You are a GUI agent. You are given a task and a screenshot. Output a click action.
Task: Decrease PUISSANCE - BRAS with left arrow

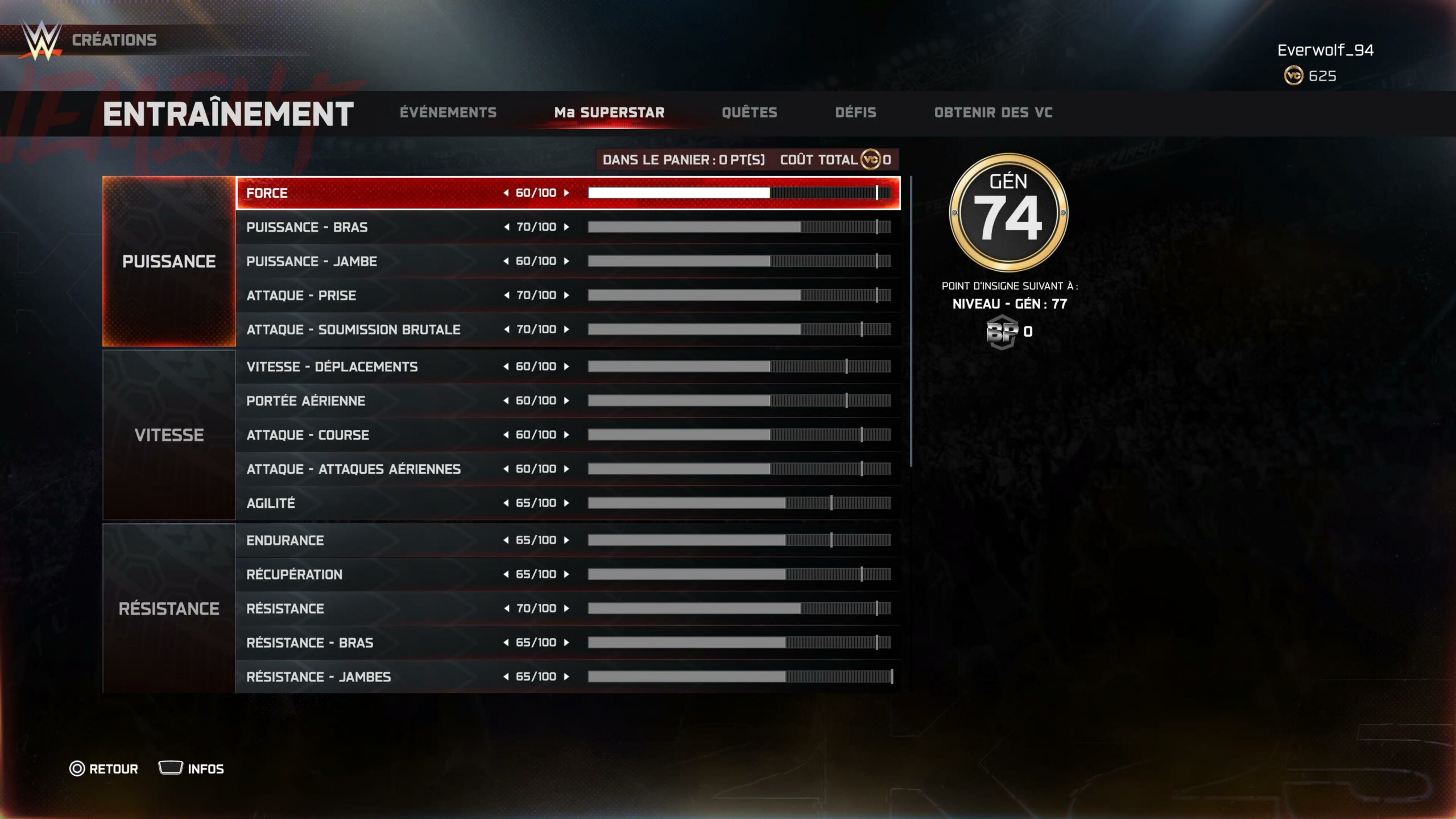[506, 227]
